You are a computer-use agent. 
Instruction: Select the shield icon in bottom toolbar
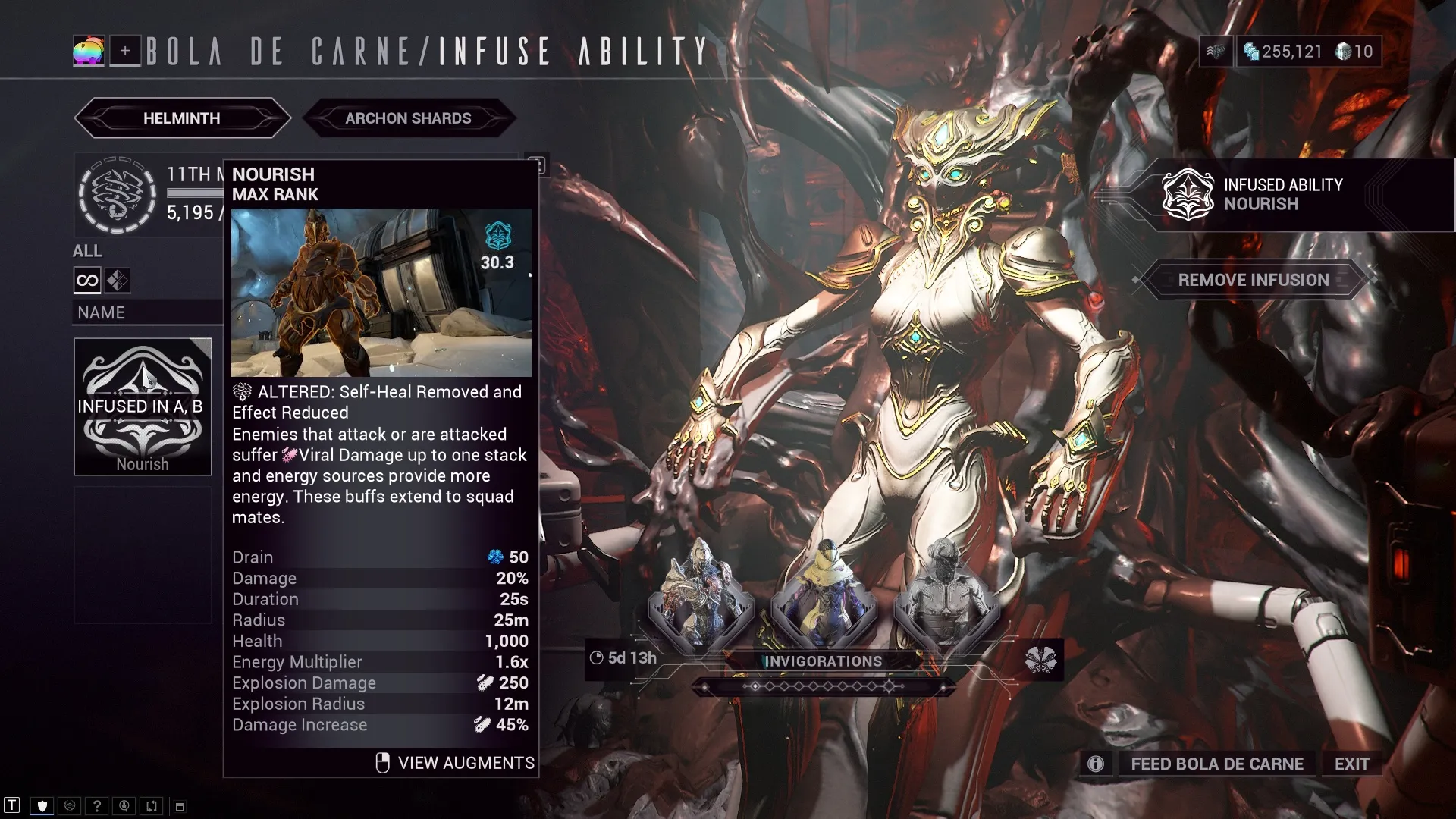pos(42,806)
